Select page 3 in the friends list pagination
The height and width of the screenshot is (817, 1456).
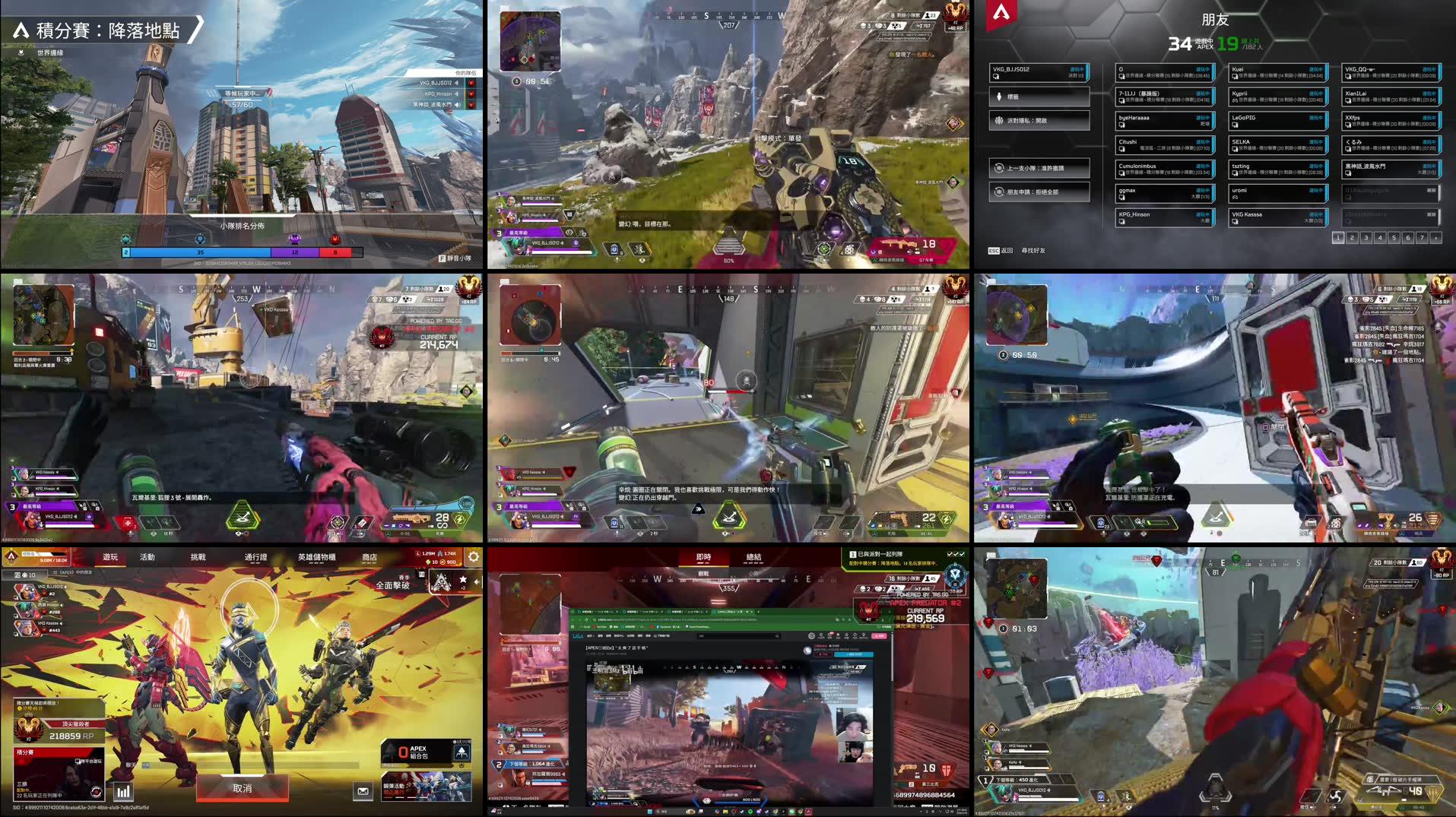click(x=1366, y=238)
